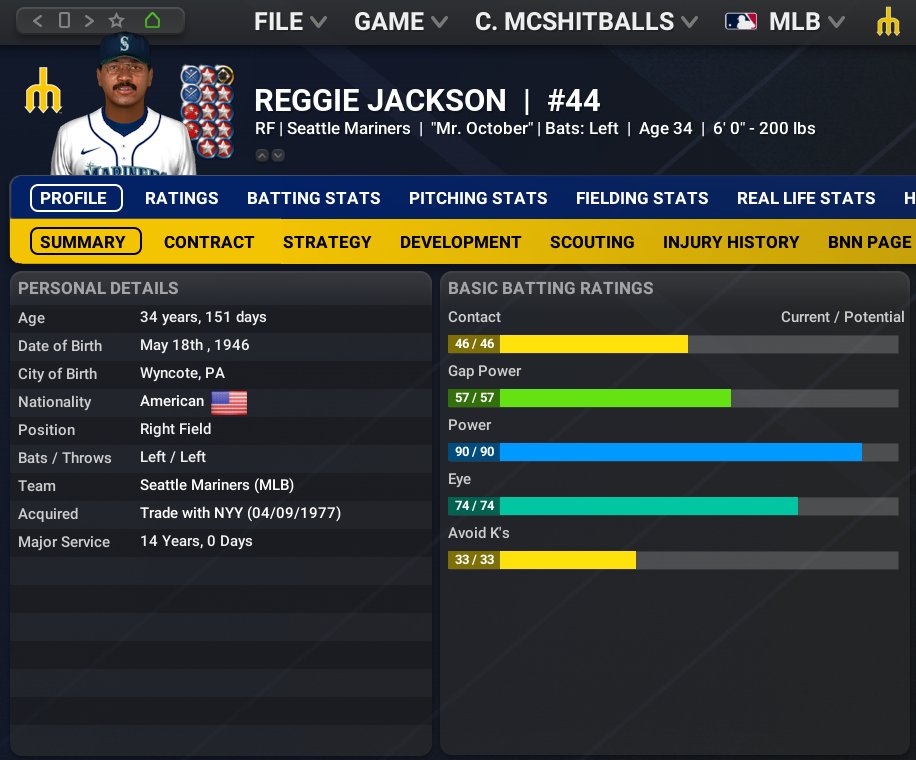Screen dimensions: 916x760
Task: Show the Fielding Stats tab
Action: [642, 198]
